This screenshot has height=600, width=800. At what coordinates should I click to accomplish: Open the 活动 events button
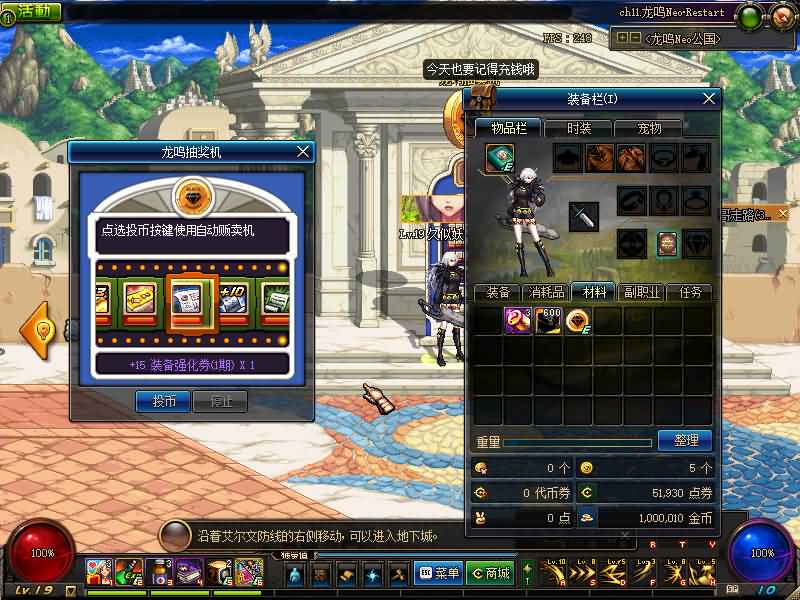click(x=31, y=11)
